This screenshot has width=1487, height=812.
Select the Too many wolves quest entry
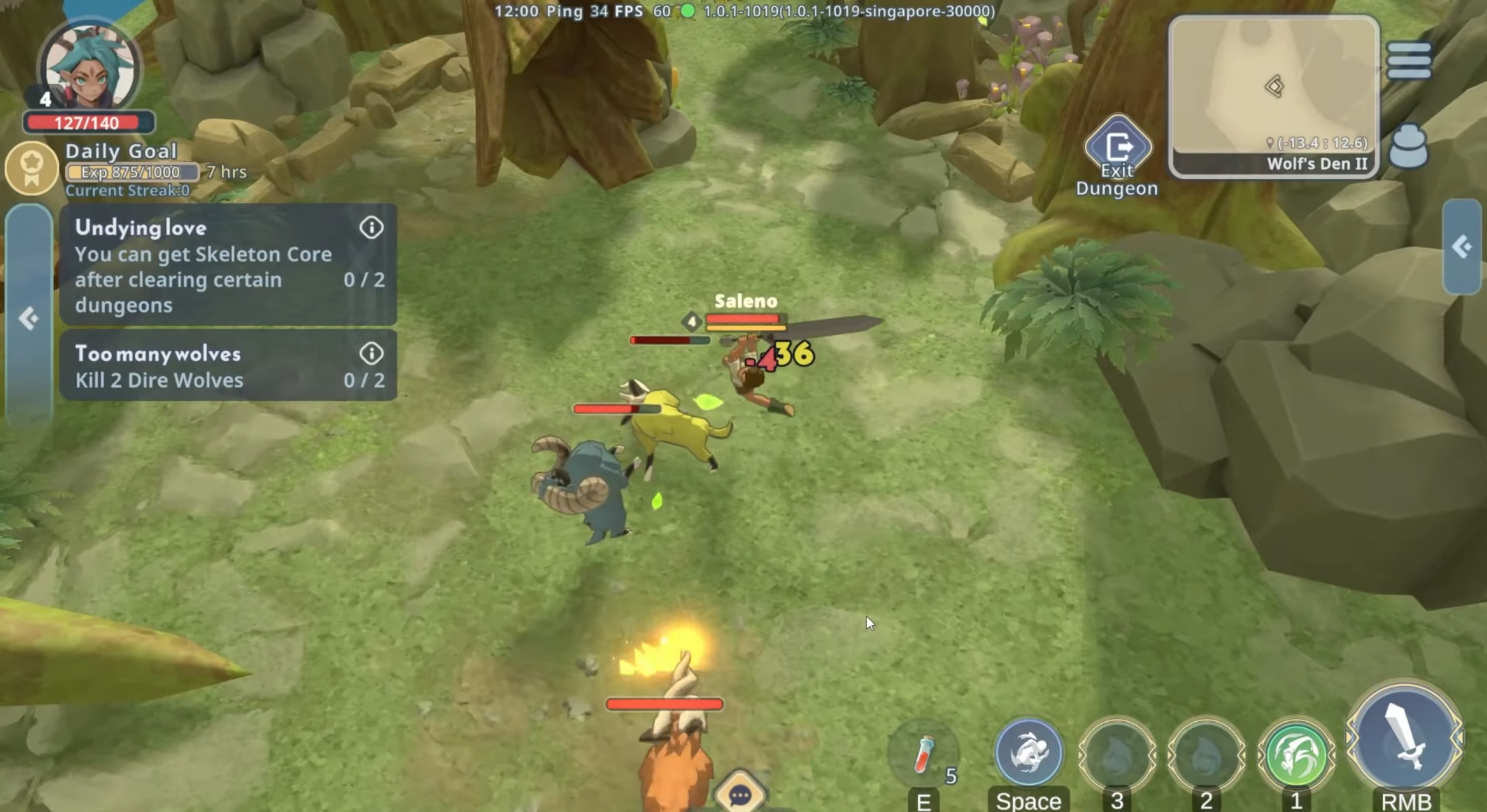click(x=204, y=366)
